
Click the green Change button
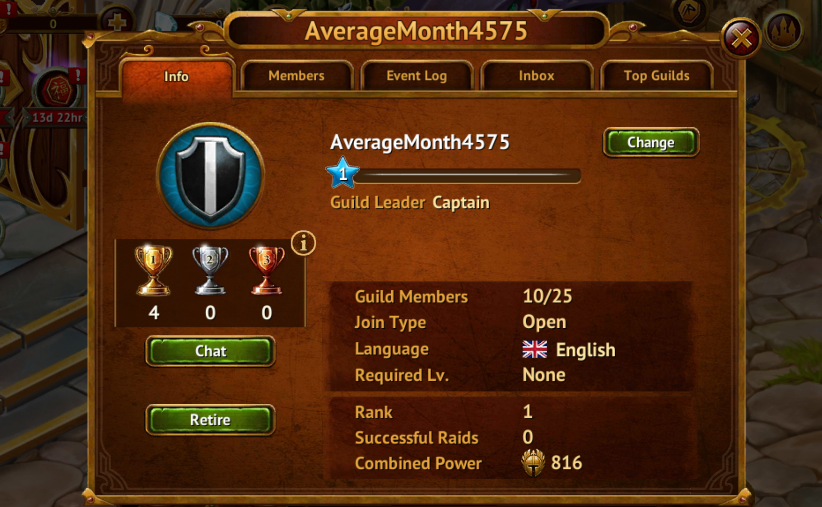(650, 142)
